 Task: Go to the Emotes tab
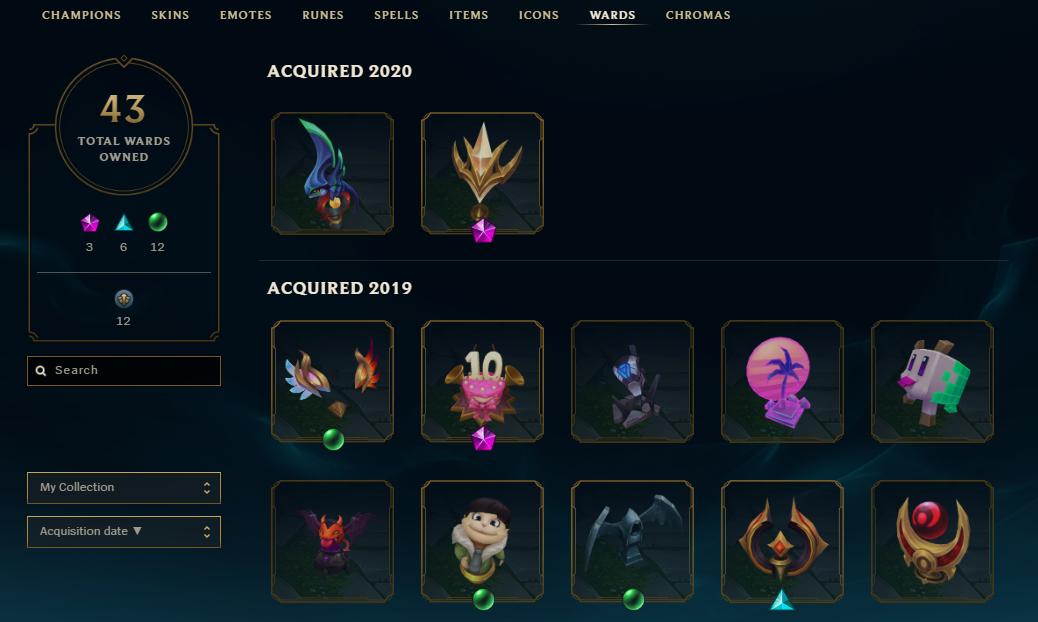[x=245, y=15]
